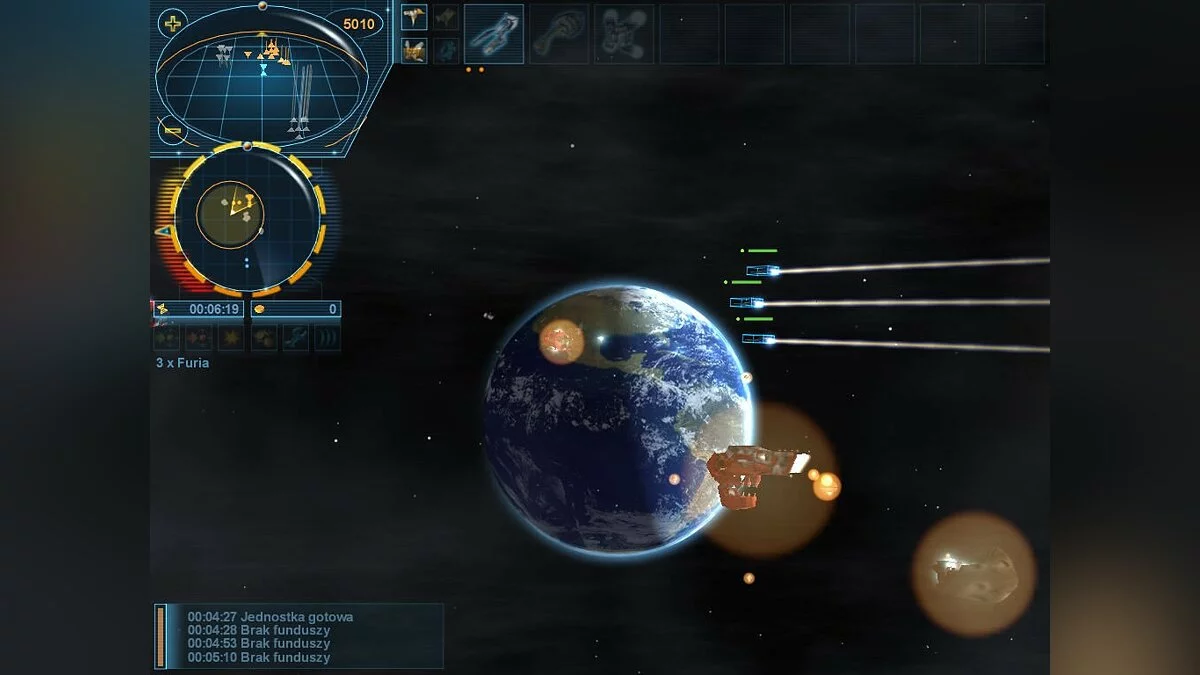Screen dimensions: 1200x675
Task: Click the blue triangle marker beside the radar
Action: click(x=162, y=231)
